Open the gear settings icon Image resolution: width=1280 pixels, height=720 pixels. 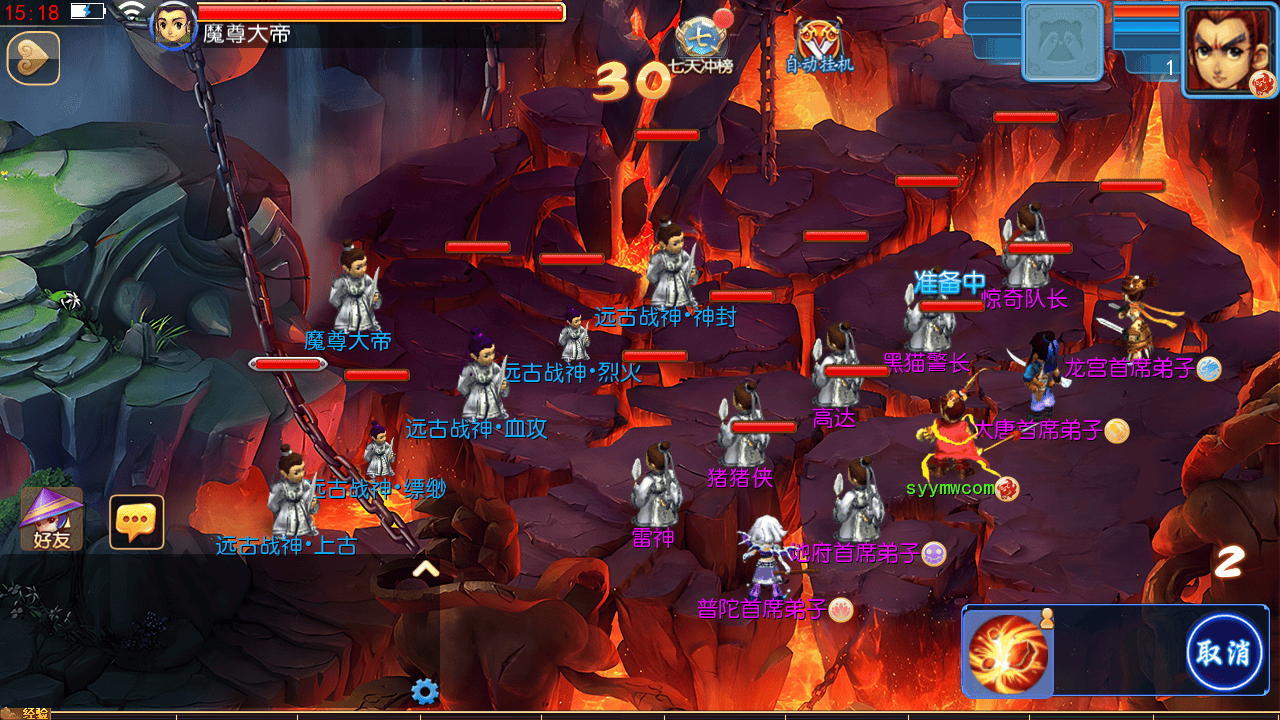tap(425, 691)
